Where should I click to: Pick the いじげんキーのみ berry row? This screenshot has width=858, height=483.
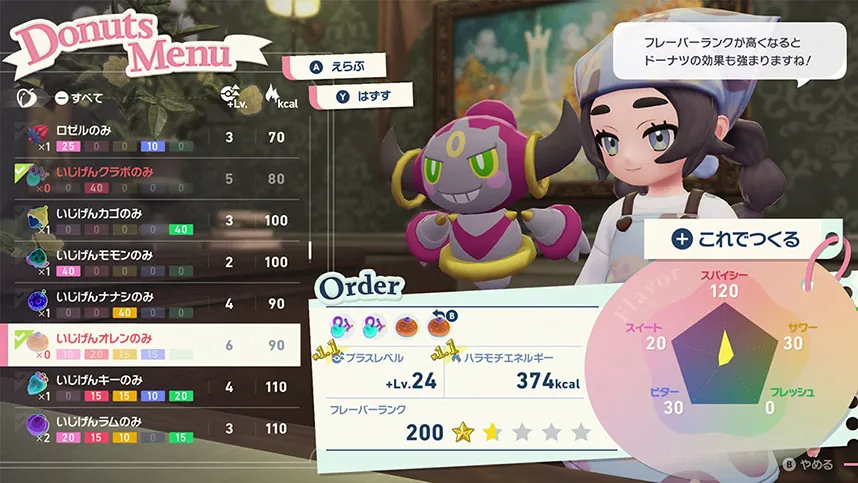pyautogui.click(x=150, y=387)
